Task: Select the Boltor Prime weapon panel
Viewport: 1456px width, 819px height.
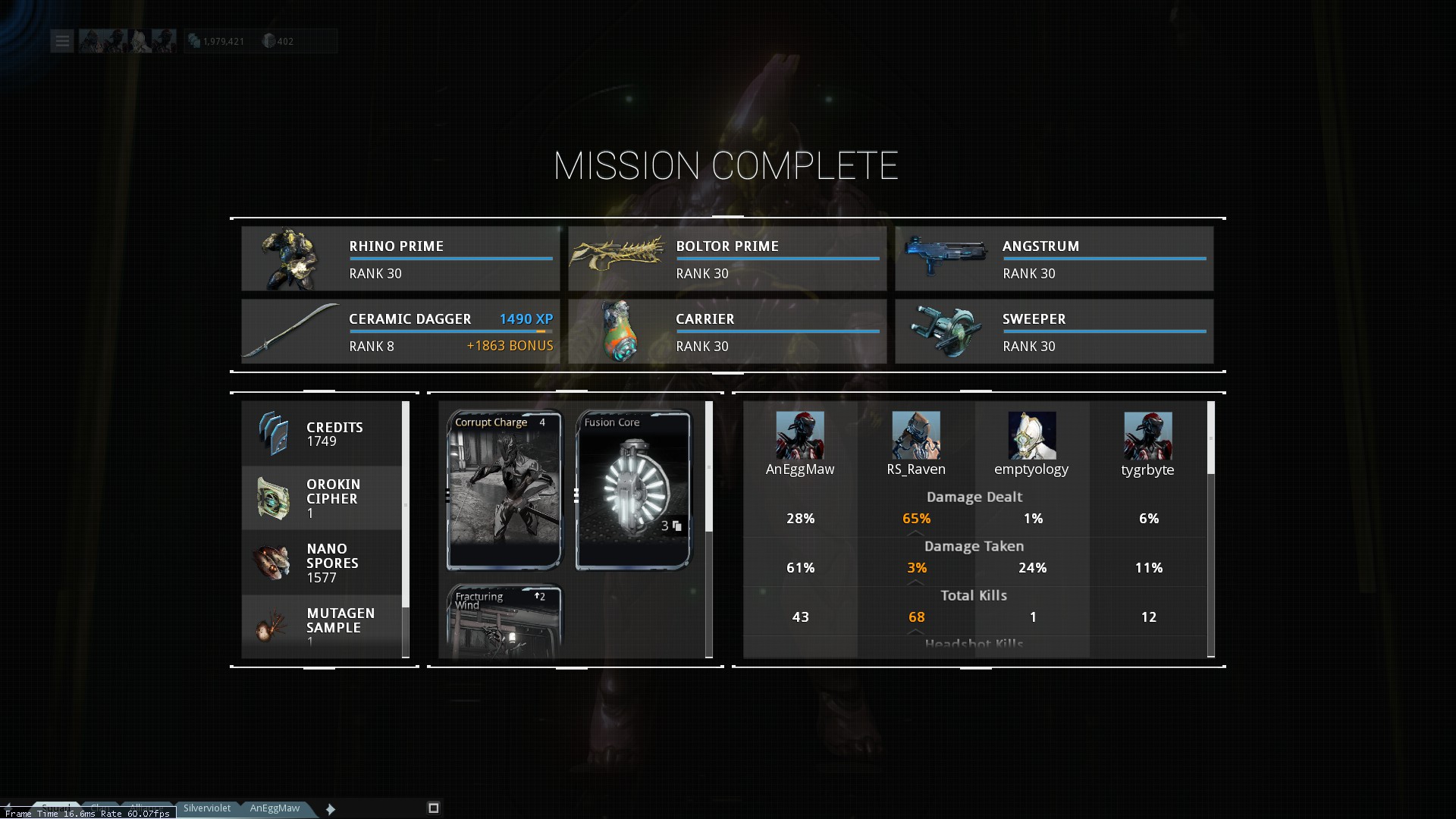Action: point(727,259)
